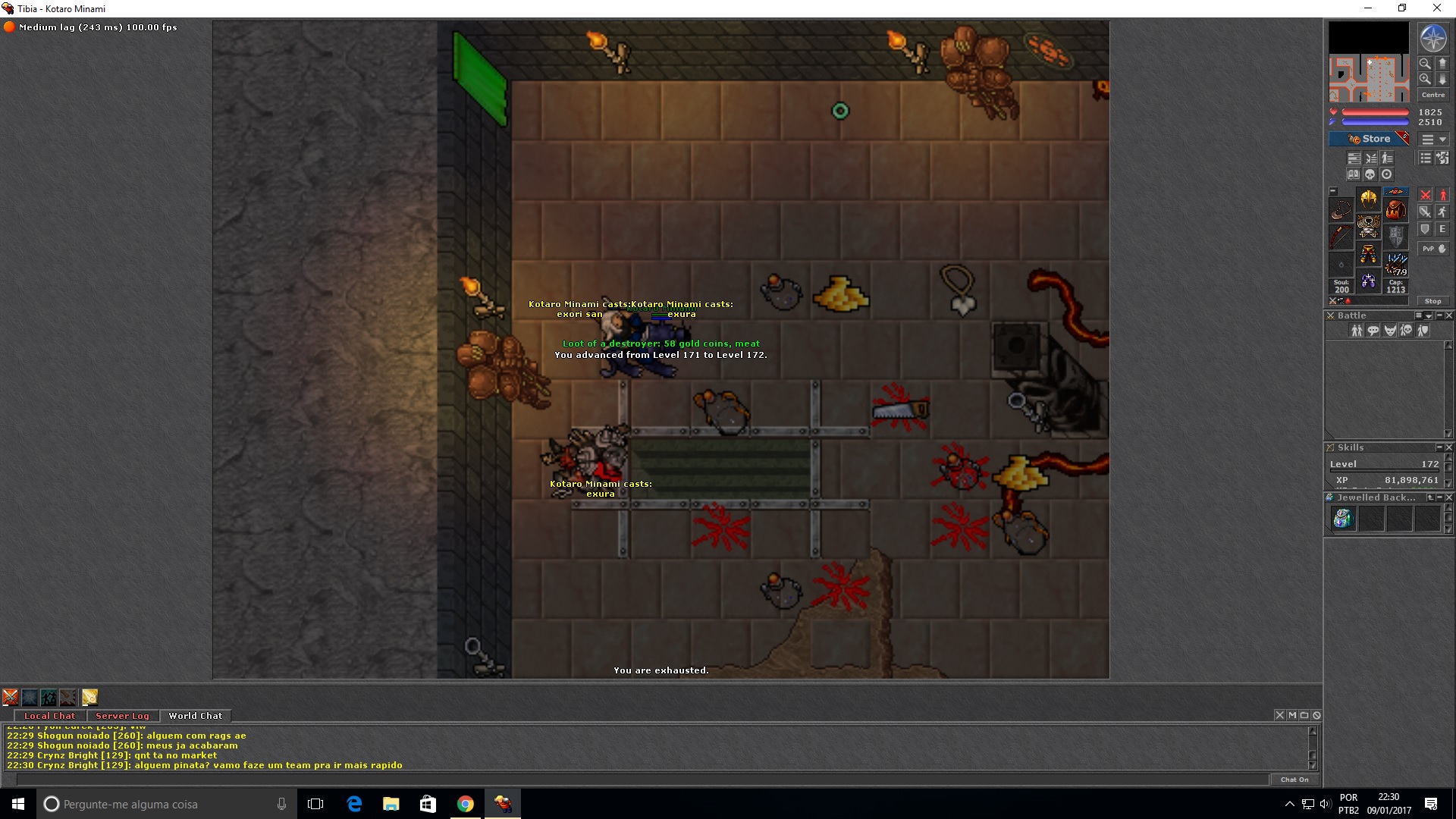Close the Tibia game window
Image resolution: width=1456 pixels, height=819 pixels.
click(1436, 8)
